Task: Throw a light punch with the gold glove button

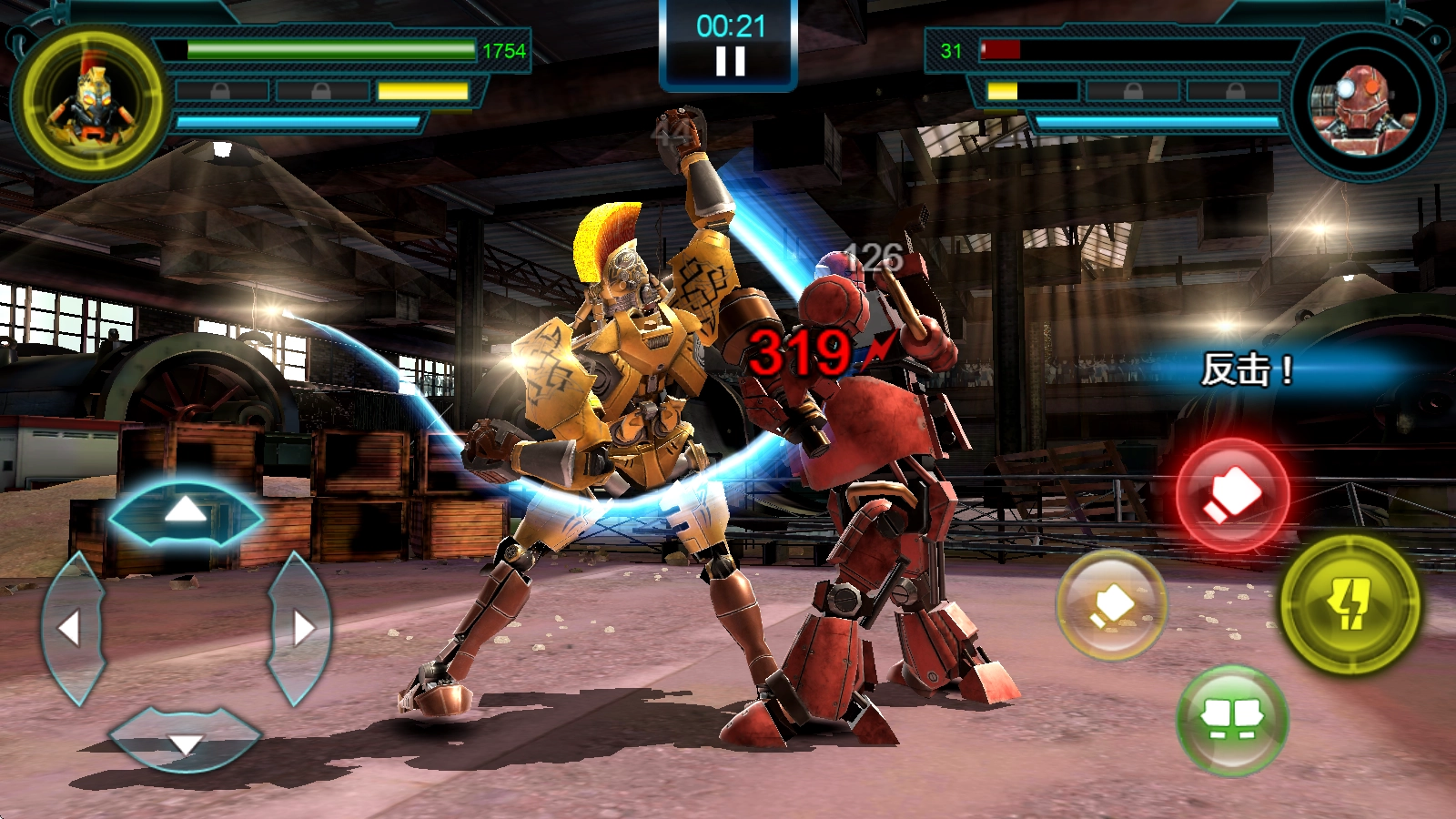Action: point(1111,603)
